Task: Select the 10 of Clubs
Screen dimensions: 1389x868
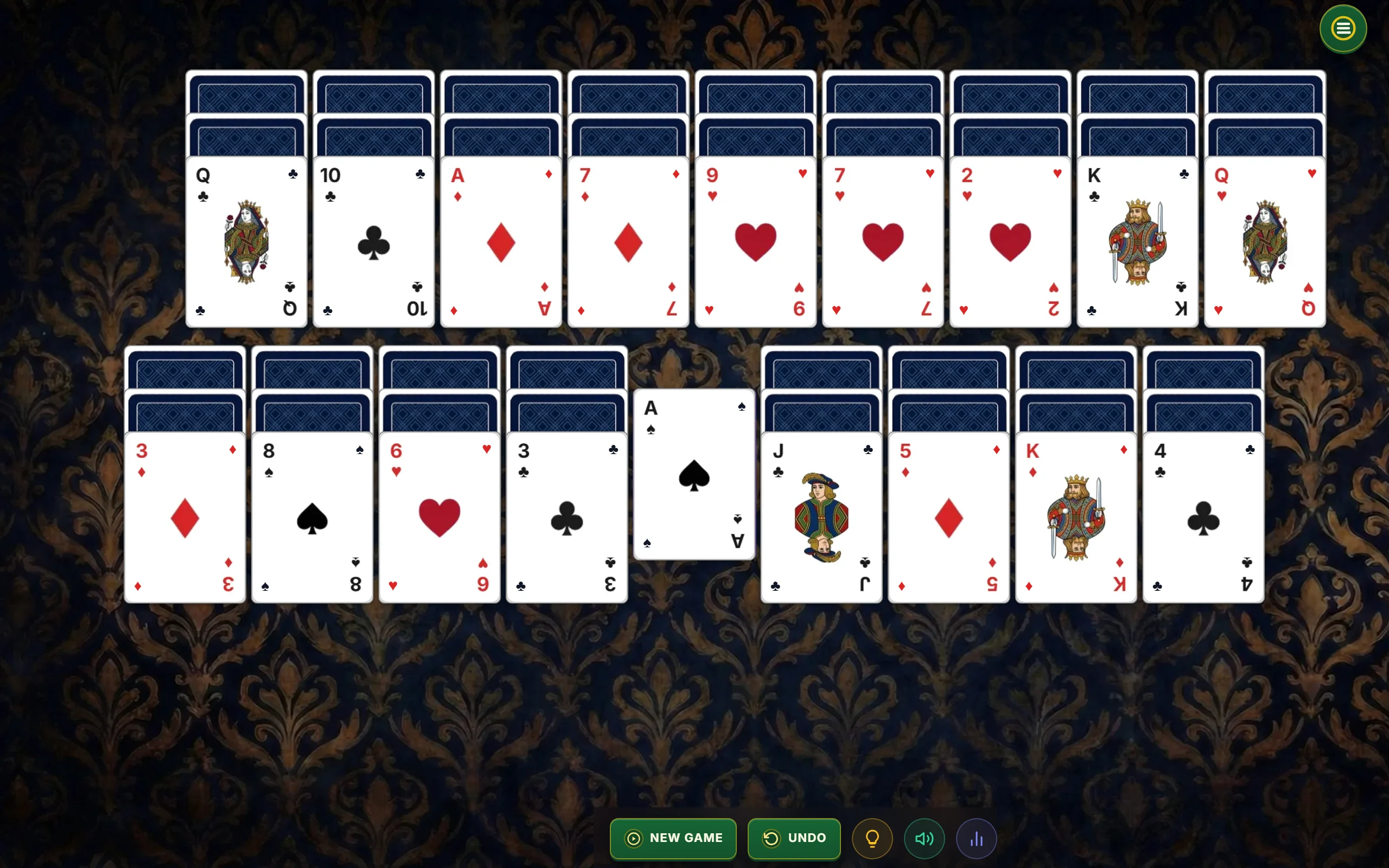Action: [373, 241]
